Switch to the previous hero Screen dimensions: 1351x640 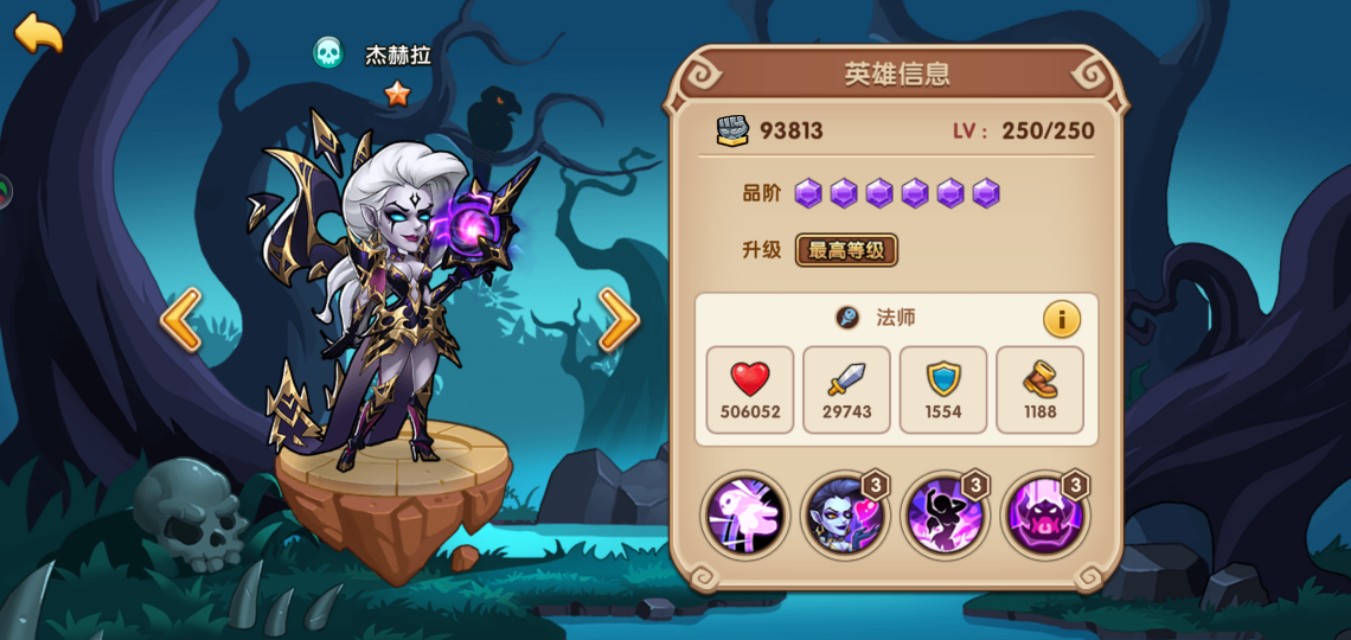[x=181, y=320]
